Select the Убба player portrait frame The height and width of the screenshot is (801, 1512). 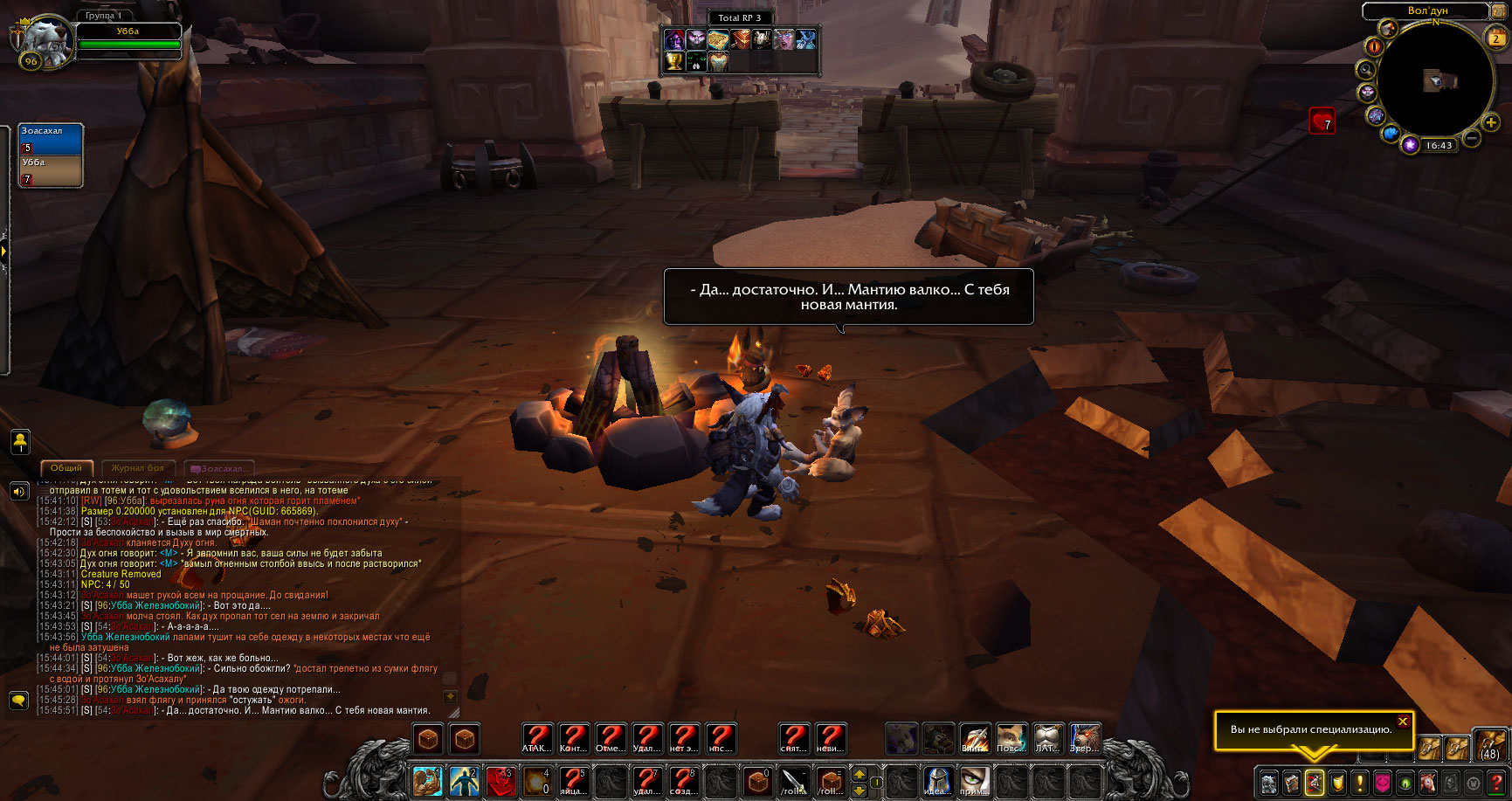pyautogui.click(x=42, y=40)
